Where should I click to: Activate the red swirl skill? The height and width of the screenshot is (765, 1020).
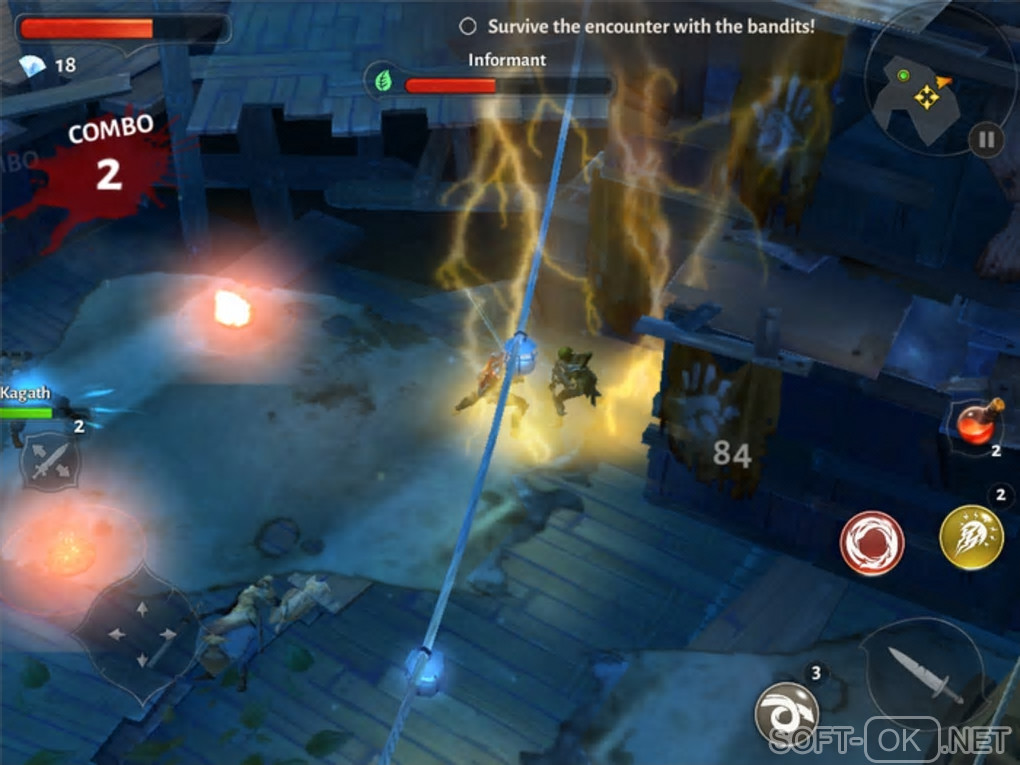(872, 544)
